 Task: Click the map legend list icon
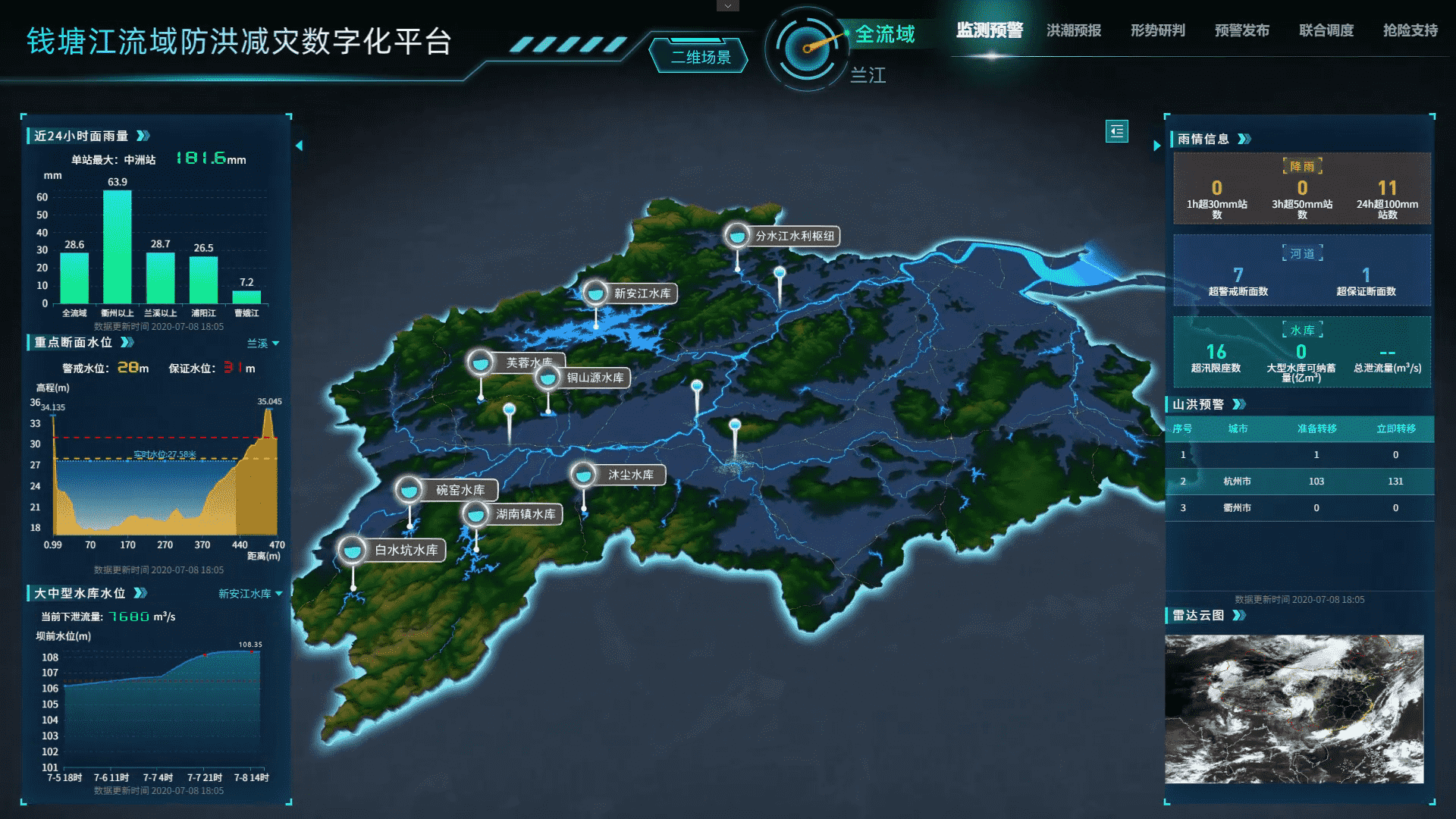(x=1116, y=131)
